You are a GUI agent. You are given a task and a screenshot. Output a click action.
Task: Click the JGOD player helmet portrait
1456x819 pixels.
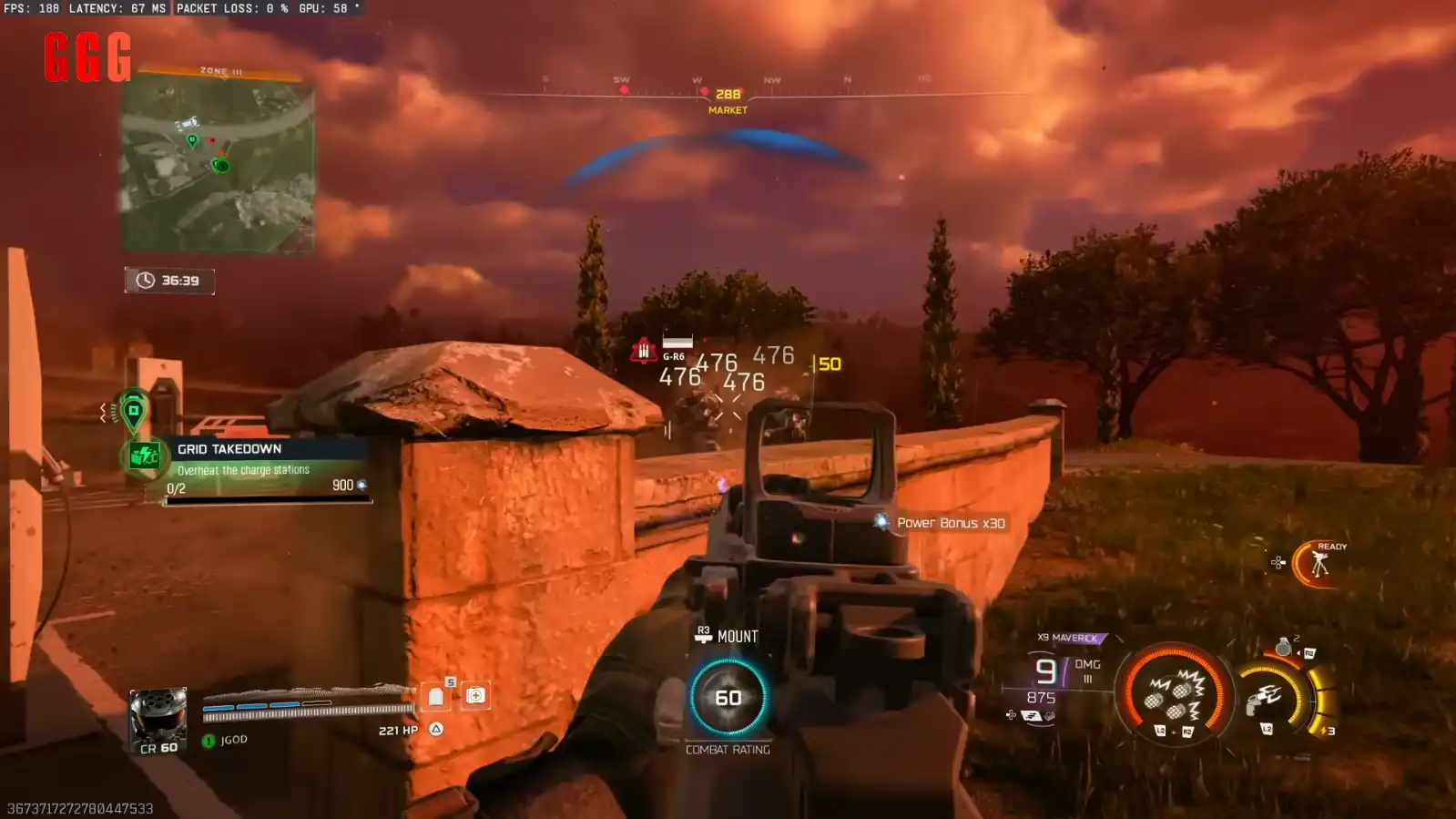click(x=158, y=714)
